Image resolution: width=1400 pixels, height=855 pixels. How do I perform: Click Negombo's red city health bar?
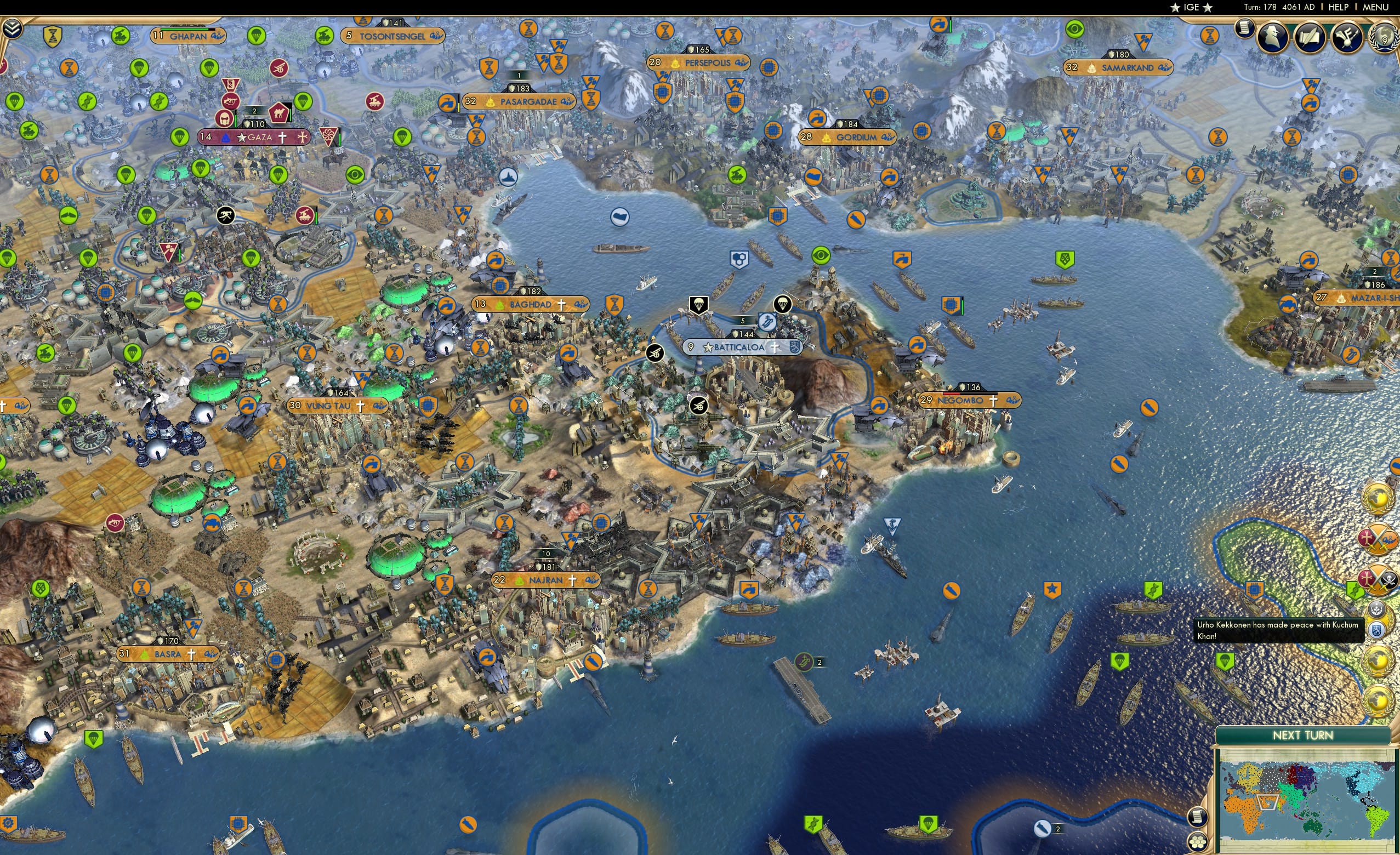[952, 395]
